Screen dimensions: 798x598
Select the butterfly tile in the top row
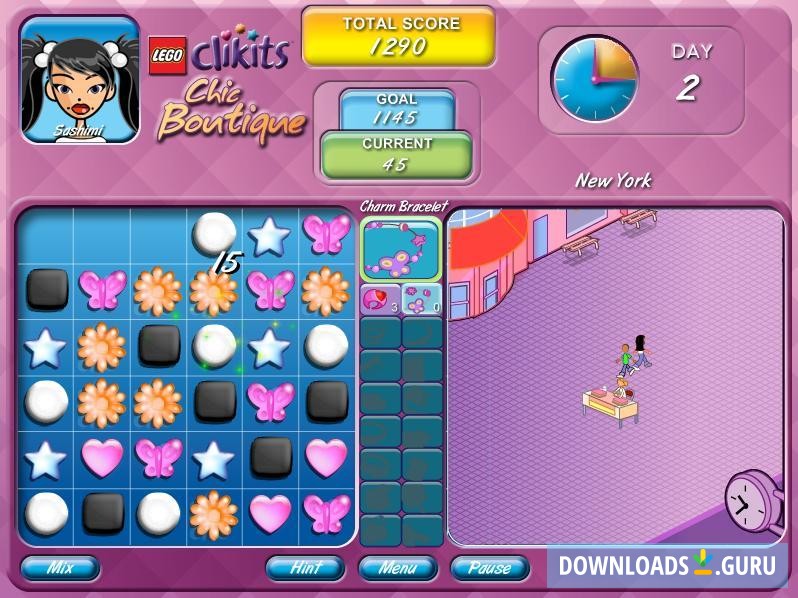[326, 234]
